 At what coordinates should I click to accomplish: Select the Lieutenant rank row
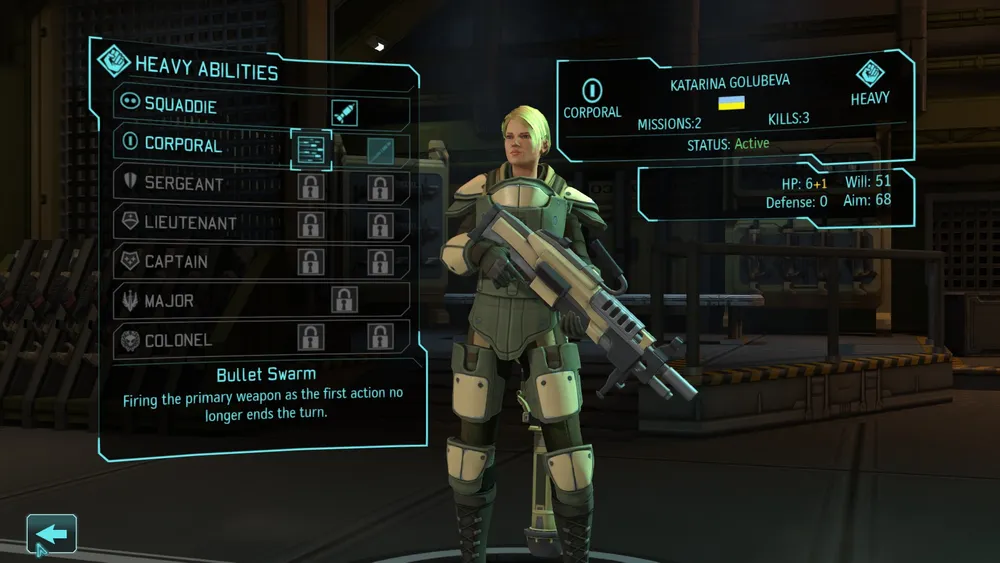[x=189, y=223]
